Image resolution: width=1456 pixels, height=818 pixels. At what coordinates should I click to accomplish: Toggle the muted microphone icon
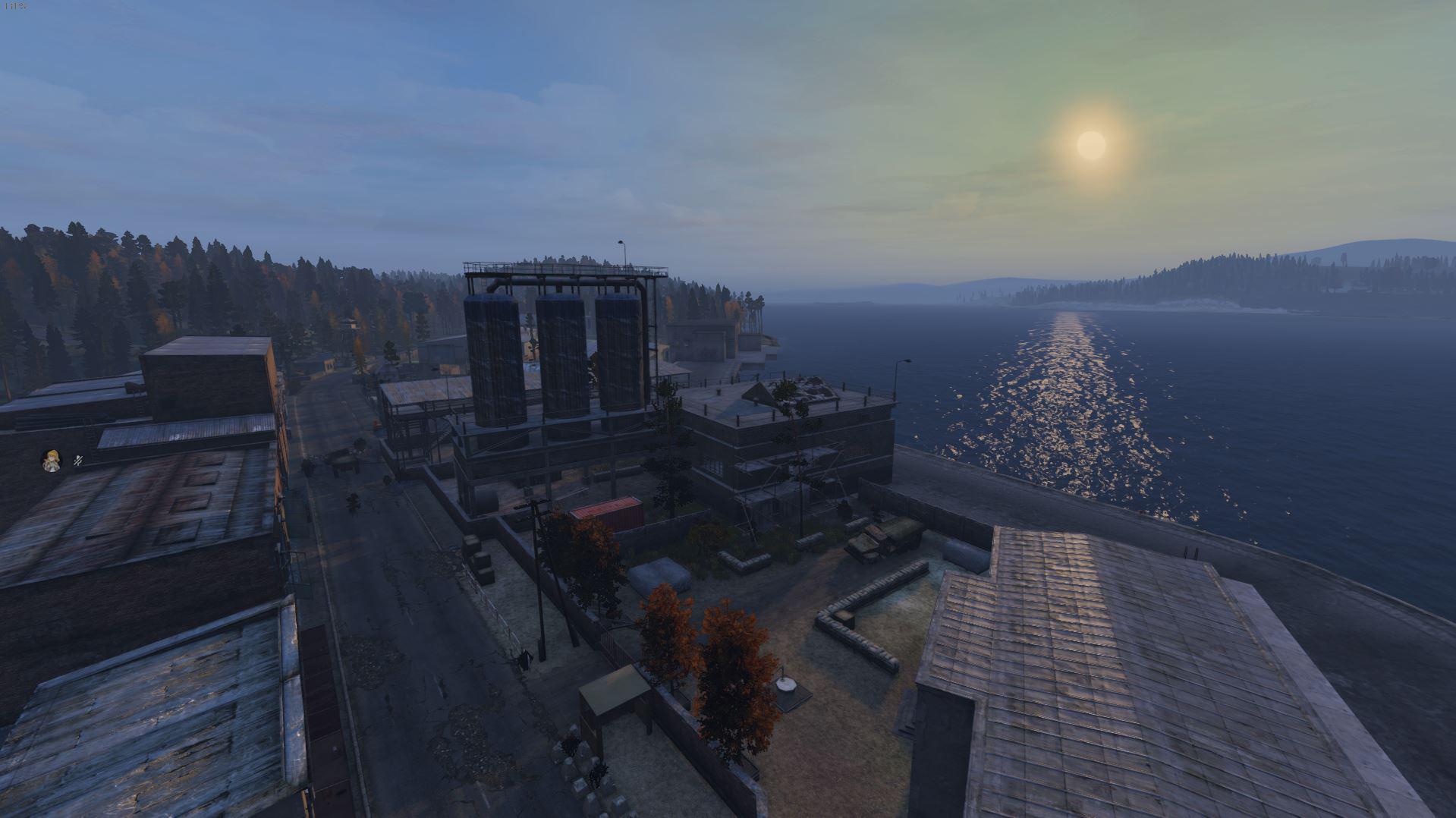(x=78, y=460)
